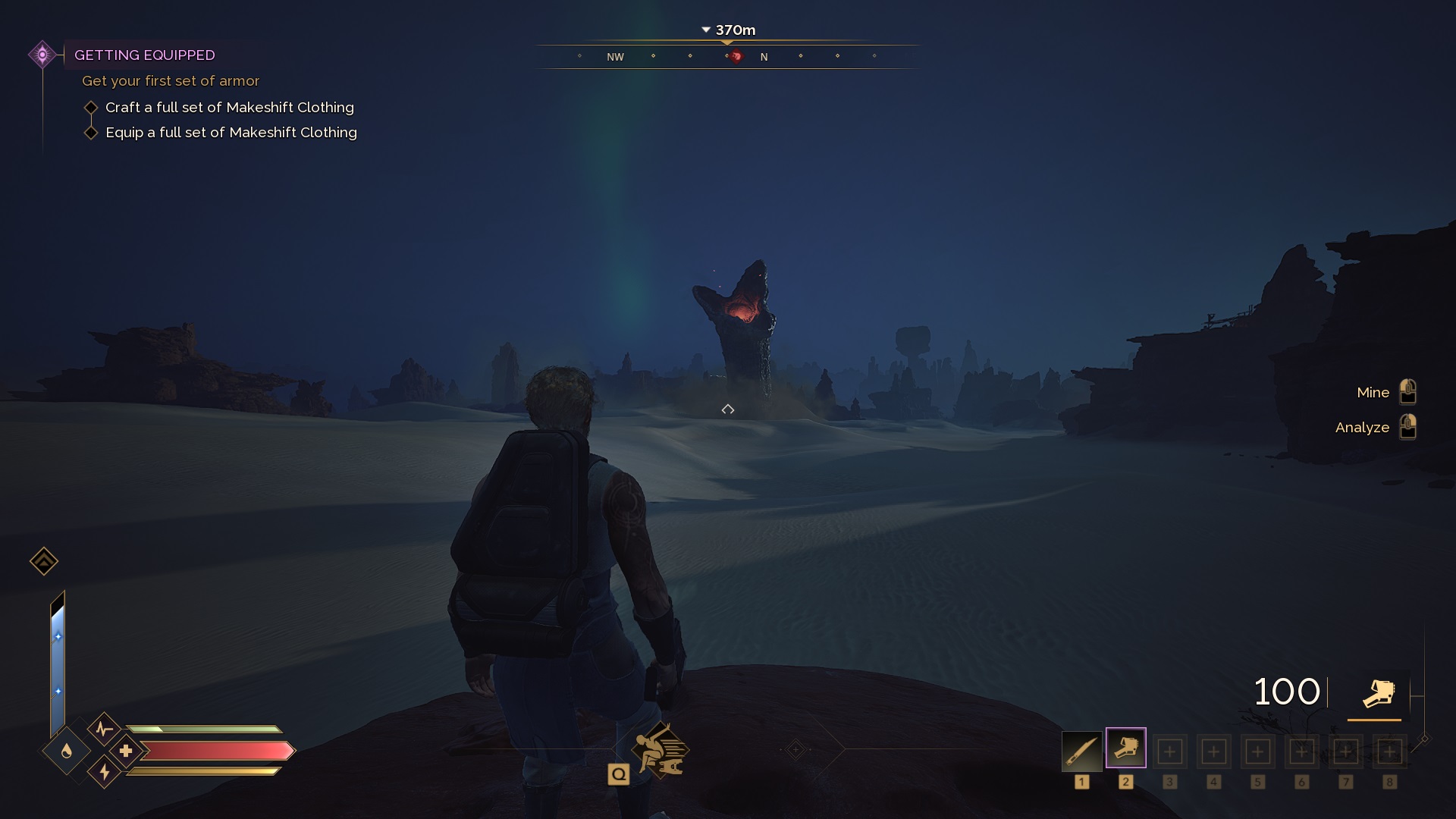
Task: Select the cutteray tool in hotbar slot 2
Action: 1127,749
